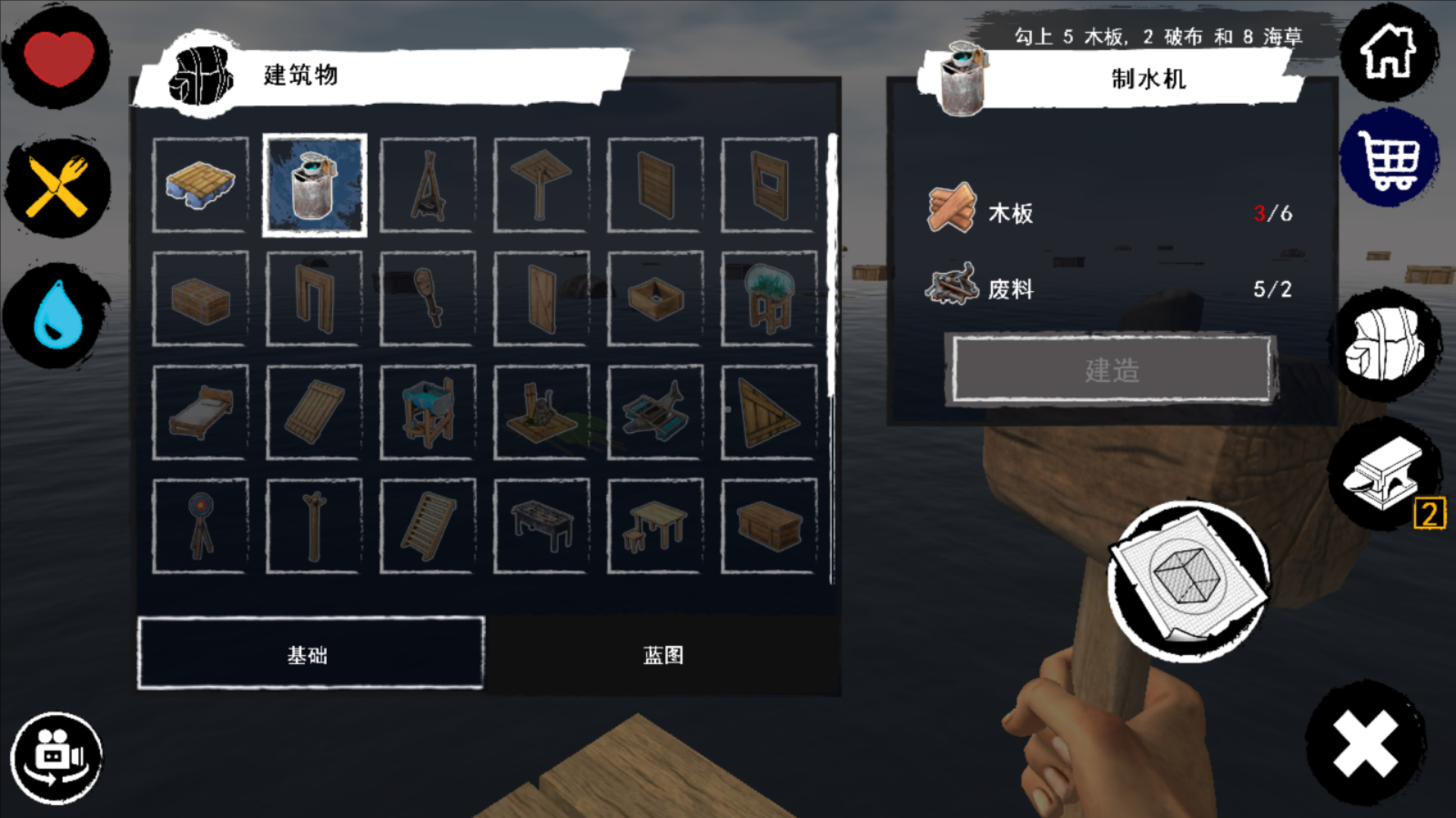Pick the archery target slot
Image resolution: width=1456 pixels, height=818 pixels.
[200, 526]
